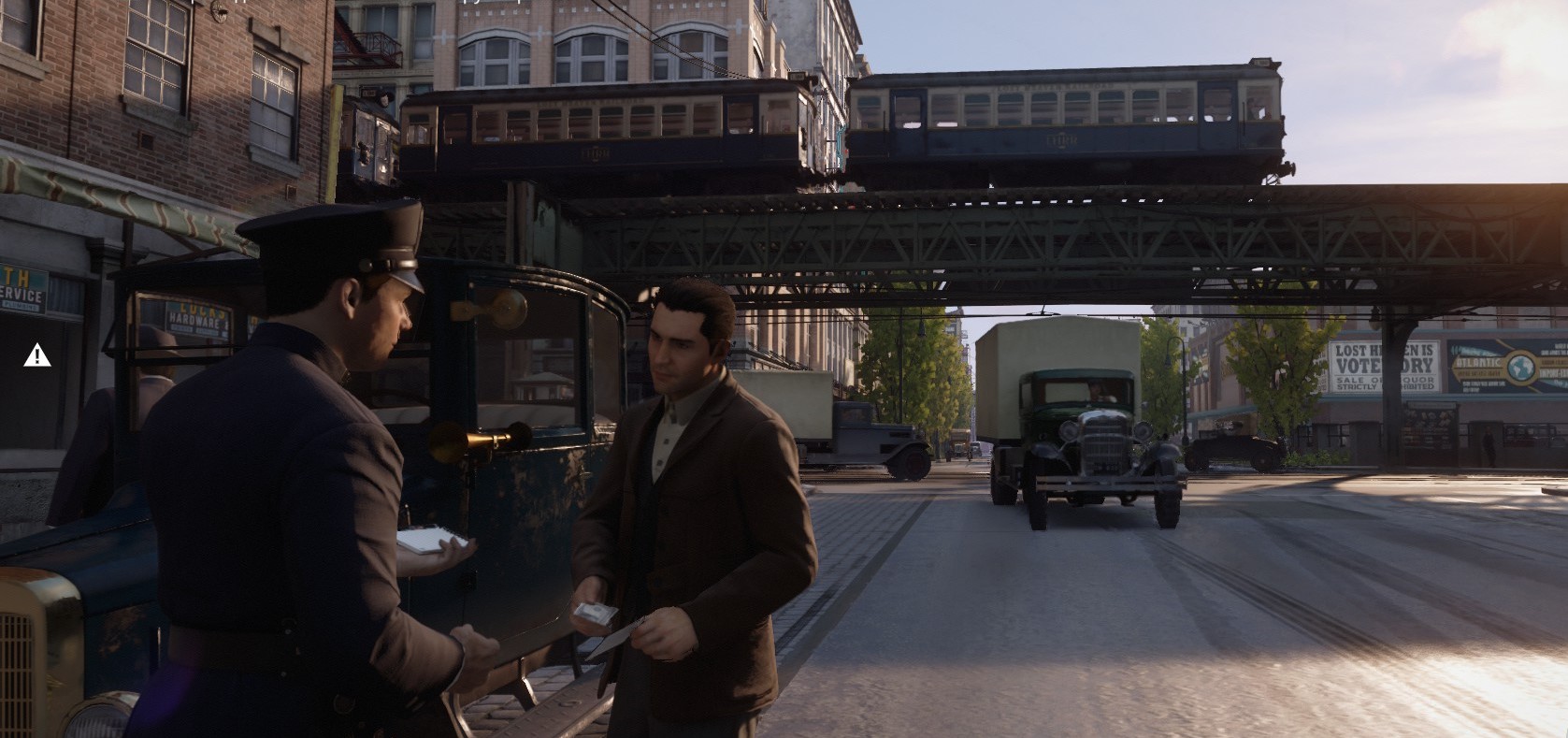1568x738 pixels.
Task: Click the white warning triangle icon
Action: click(37, 355)
